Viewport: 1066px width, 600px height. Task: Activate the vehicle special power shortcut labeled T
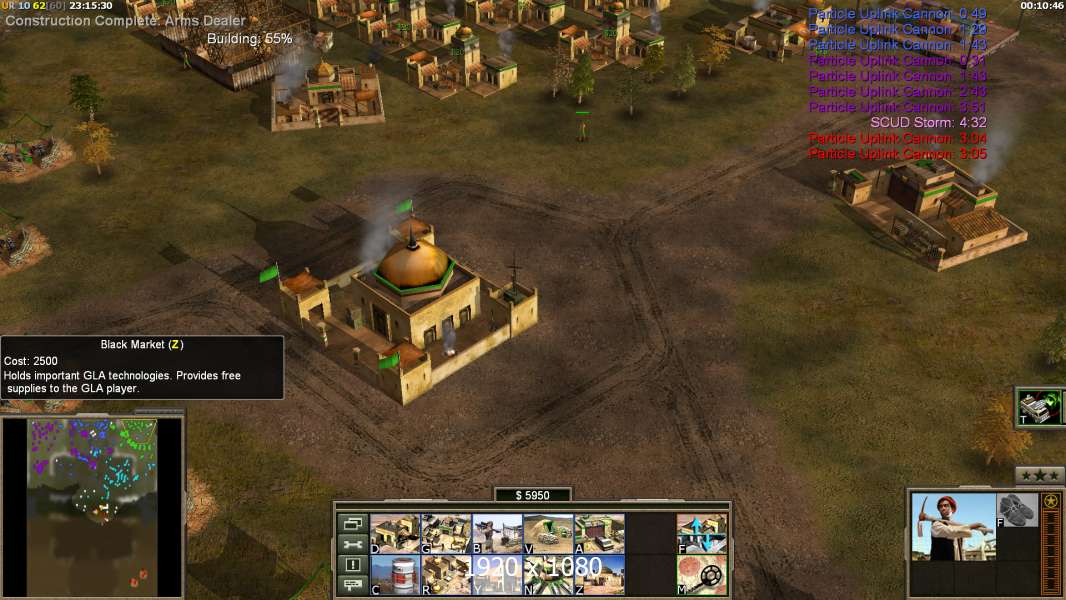1039,406
